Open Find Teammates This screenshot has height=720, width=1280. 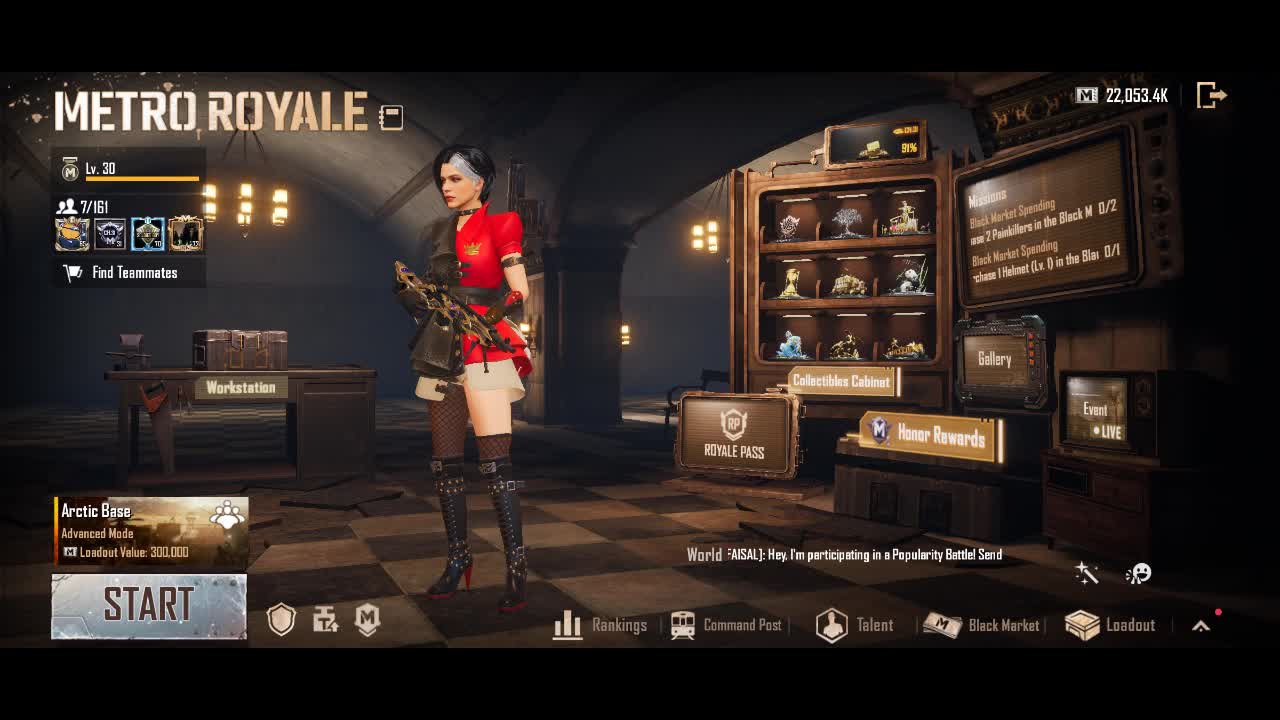[x=129, y=272]
